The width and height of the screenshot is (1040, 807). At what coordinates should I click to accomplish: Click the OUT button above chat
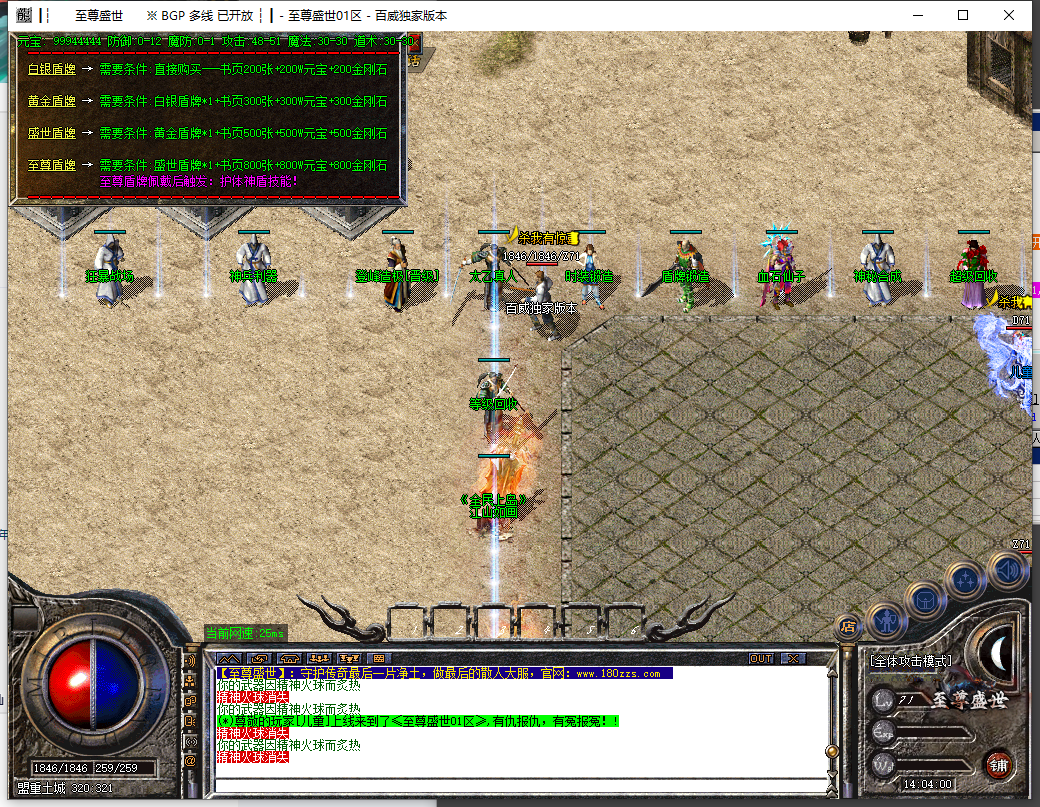[x=761, y=658]
